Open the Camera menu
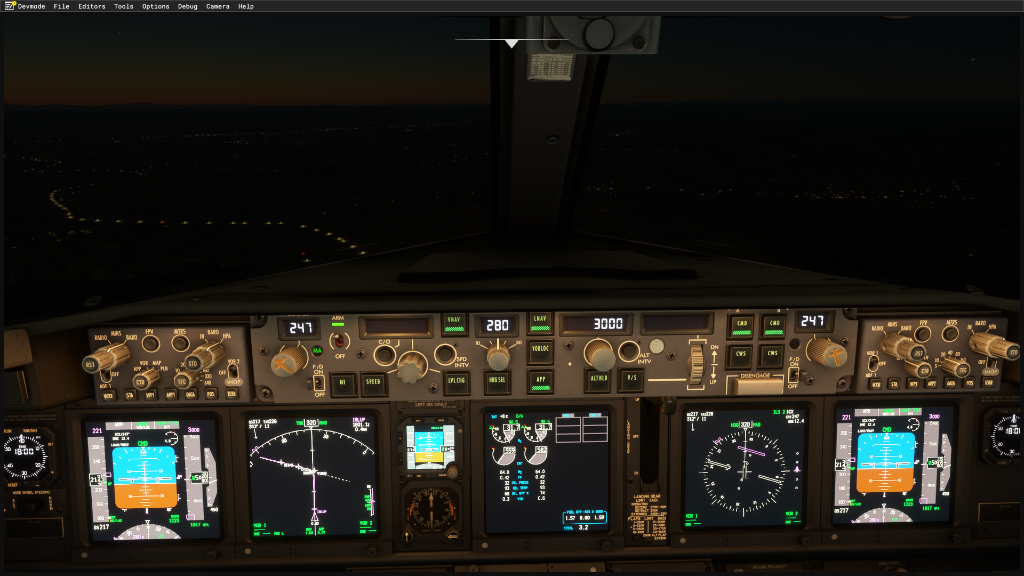 click(x=217, y=6)
